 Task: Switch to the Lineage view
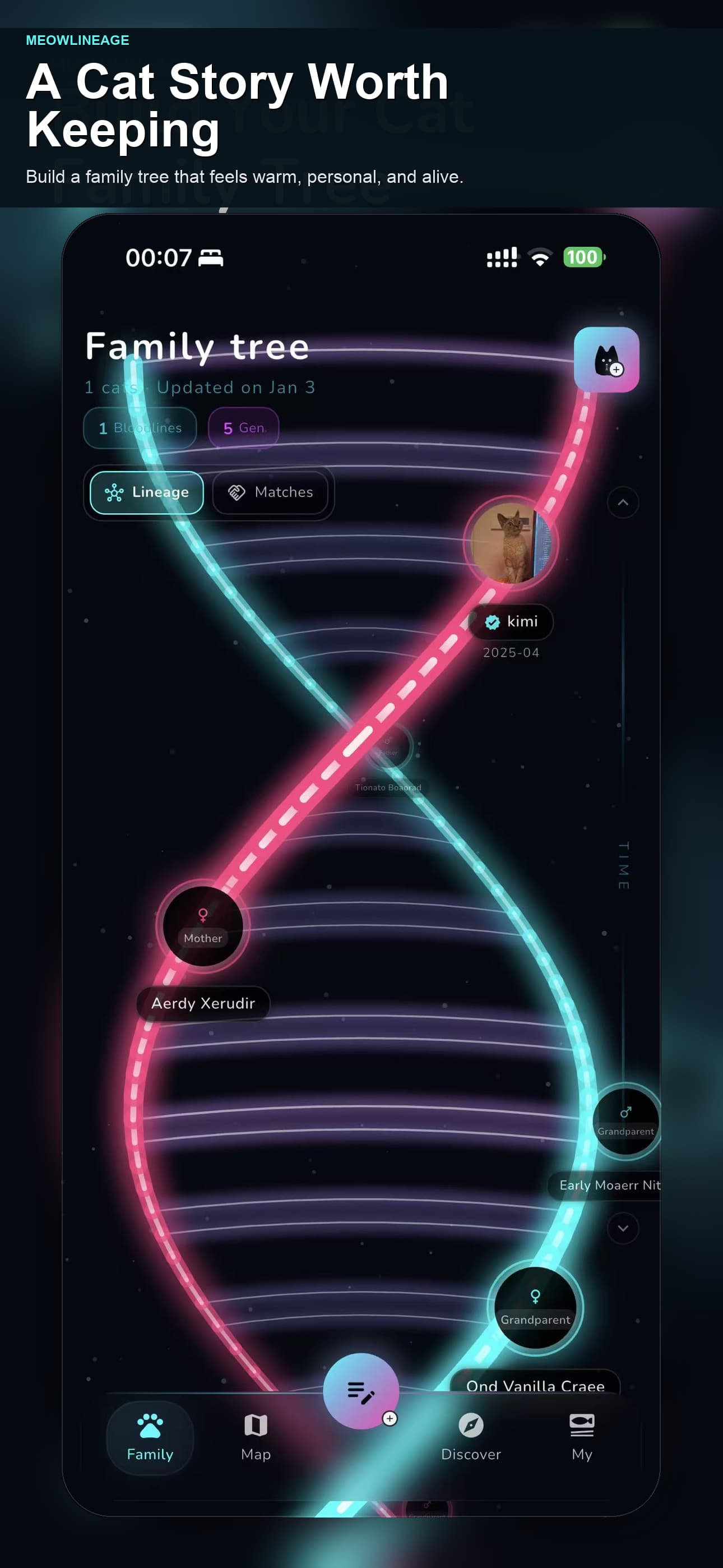click(x=146, y=492)
